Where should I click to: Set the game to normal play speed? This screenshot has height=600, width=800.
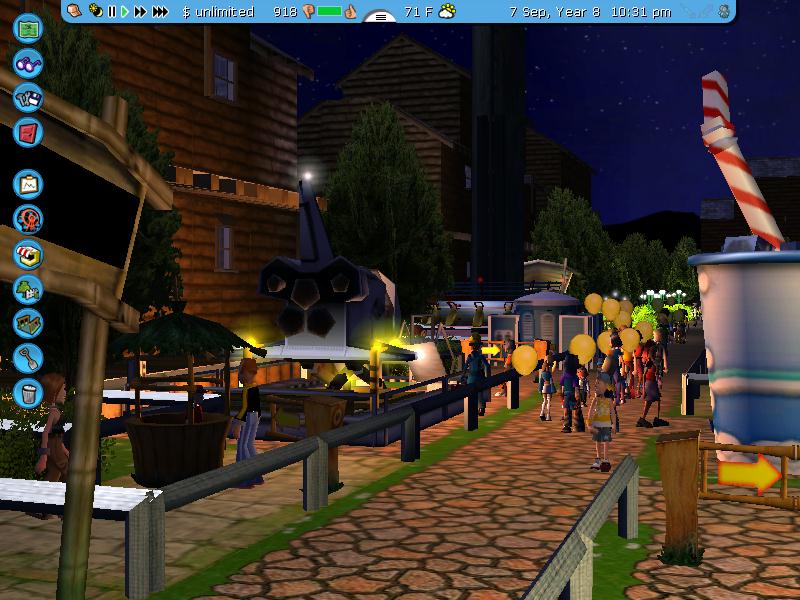[125, 12]
